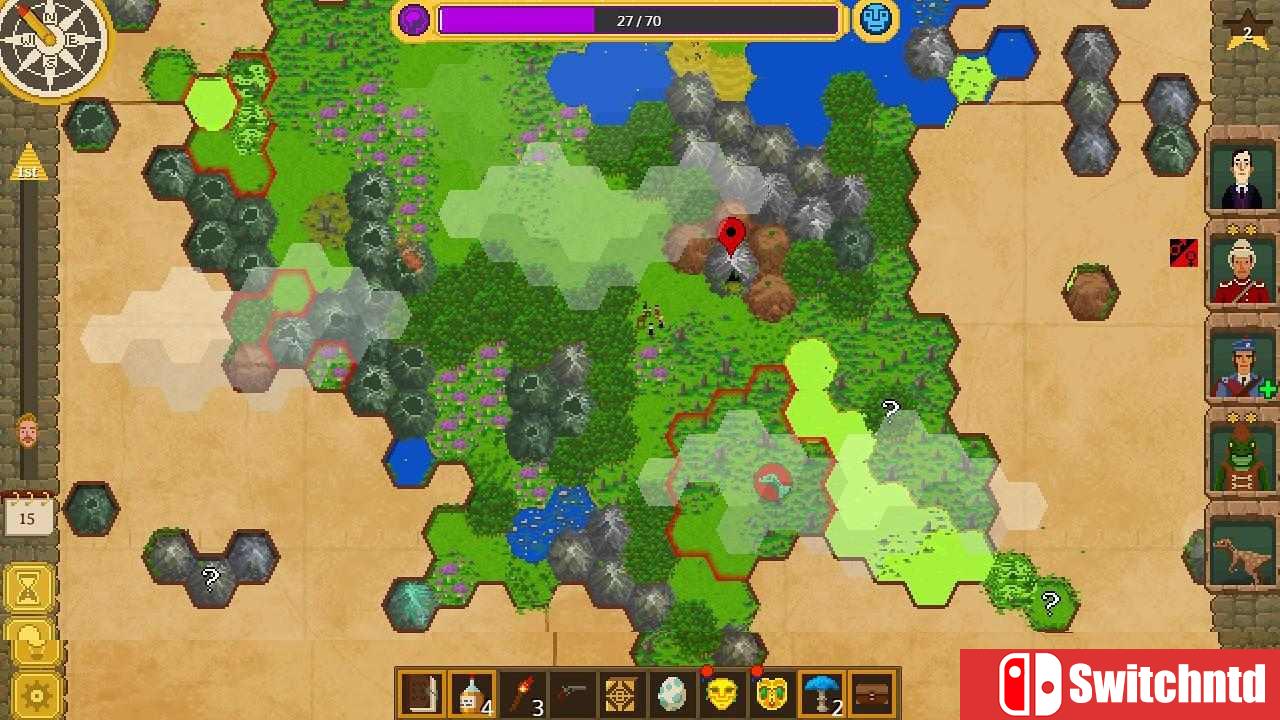Image resolution: width=1280 pixels, height=720 pixels.
Task: Click the hourglass to pass time
Action: coord(30,588)
